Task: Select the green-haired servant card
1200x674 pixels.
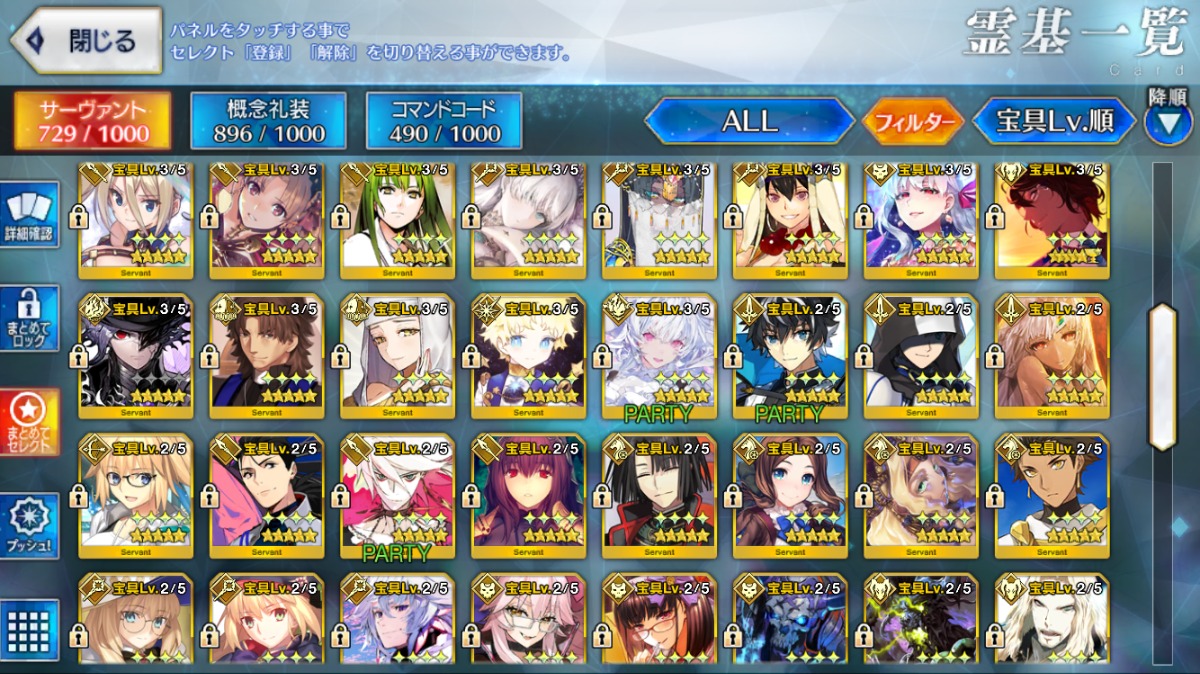Action: click(x=398, y=220)
